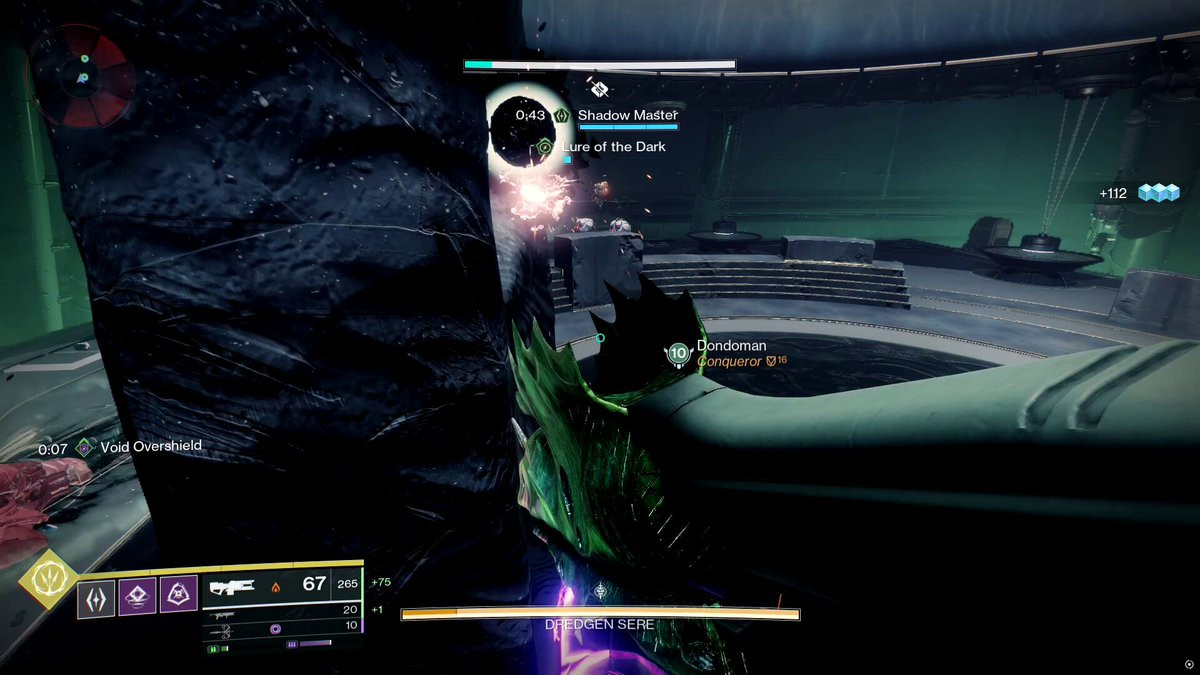Click the Lure of the Dark icon
Image resolution: width=1200 pixels, height=675 pixels.
click(545, 147)
